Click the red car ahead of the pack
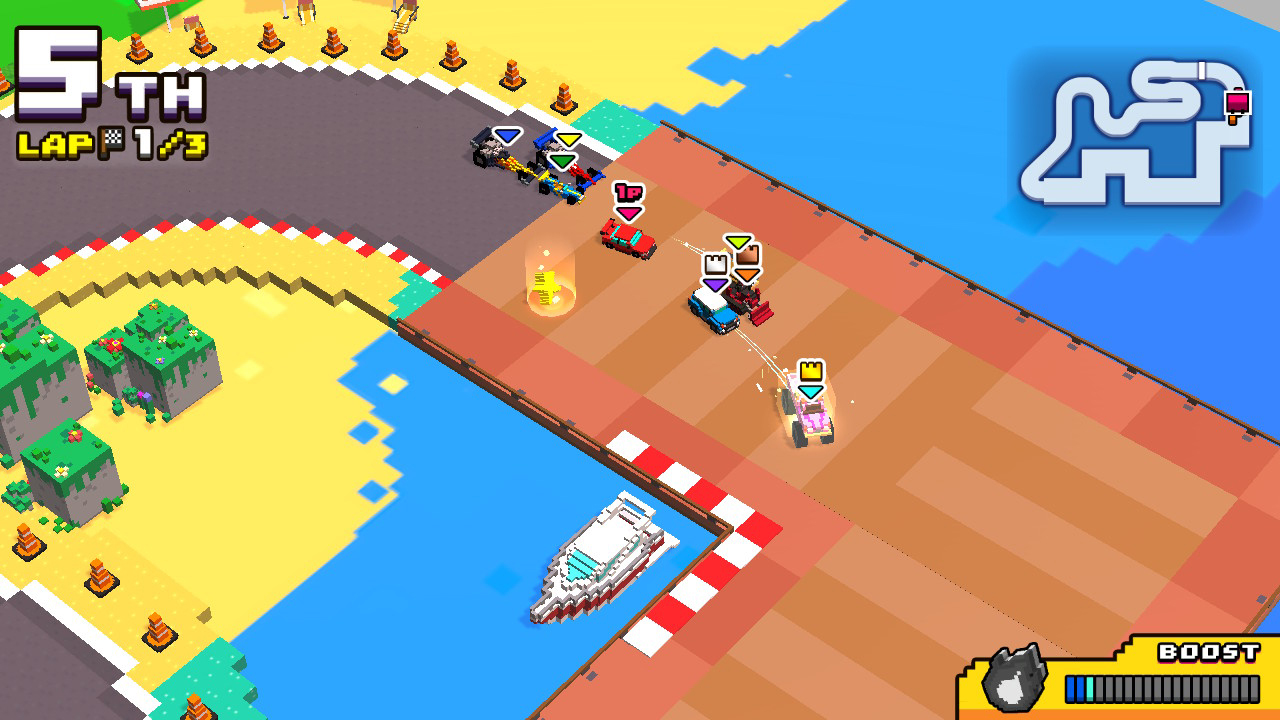 coord(628,236)
